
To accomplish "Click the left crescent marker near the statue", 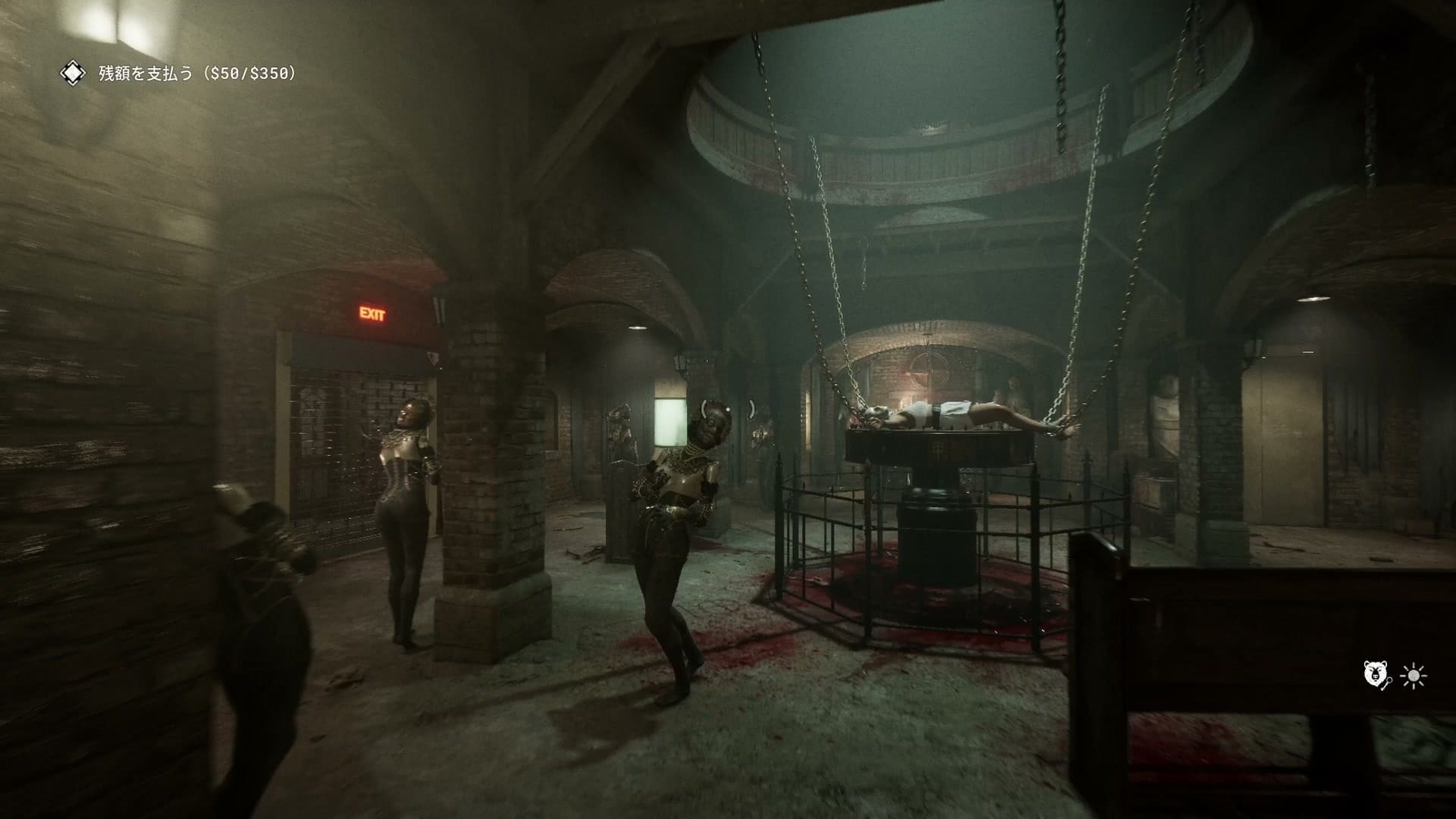I will pos(704,409).
